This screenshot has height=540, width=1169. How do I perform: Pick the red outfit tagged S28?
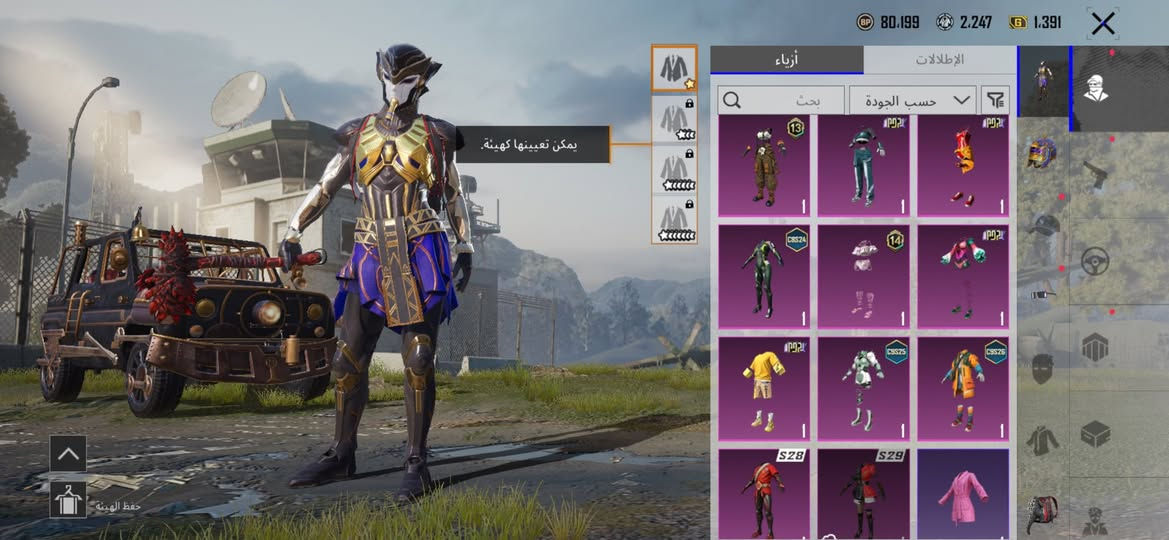tap(763, 494)
